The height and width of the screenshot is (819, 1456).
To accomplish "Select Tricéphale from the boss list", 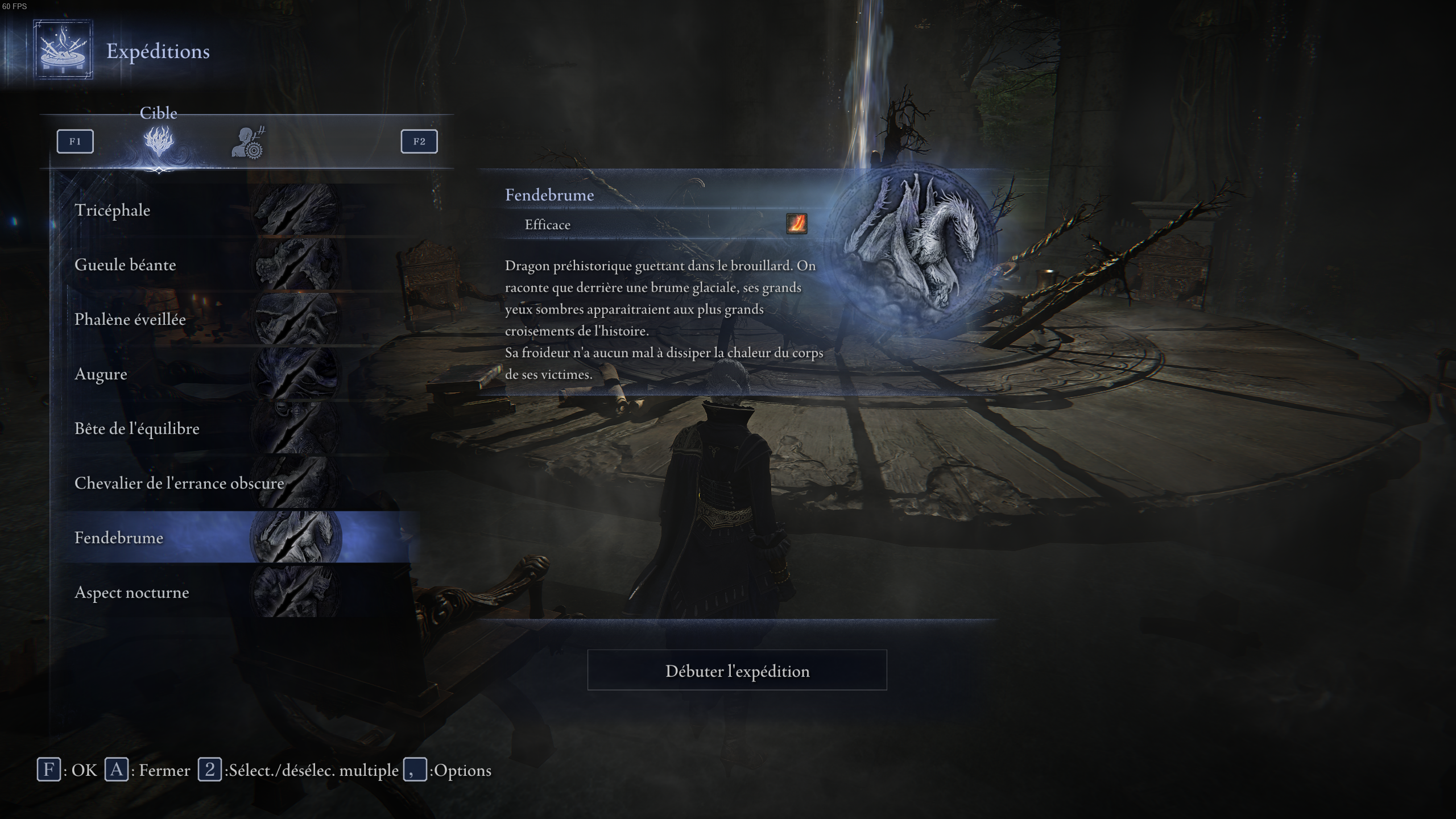I will (x=113, y=210).
